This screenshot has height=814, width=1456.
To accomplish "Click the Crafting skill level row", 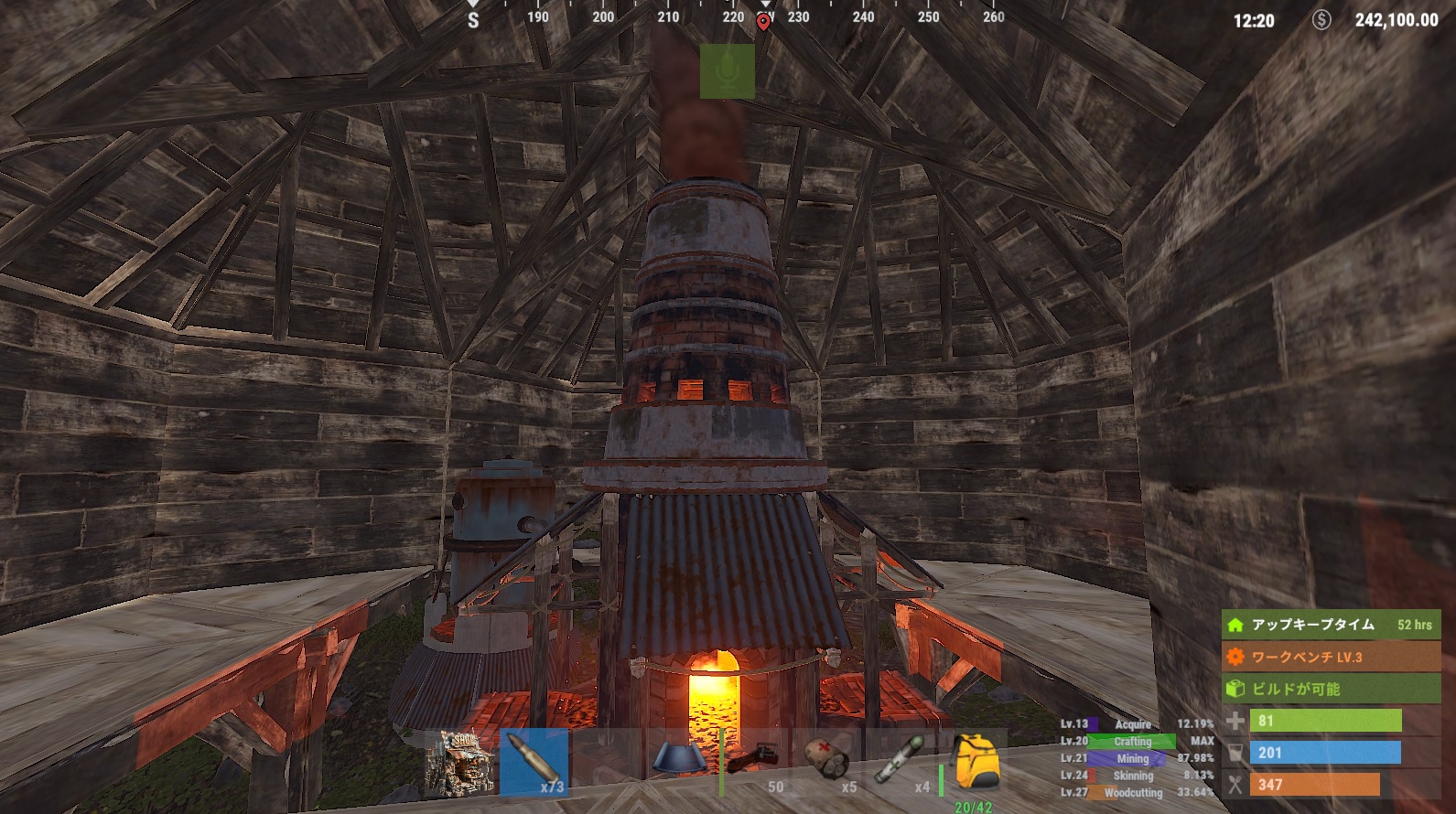I will point(1137,742).
